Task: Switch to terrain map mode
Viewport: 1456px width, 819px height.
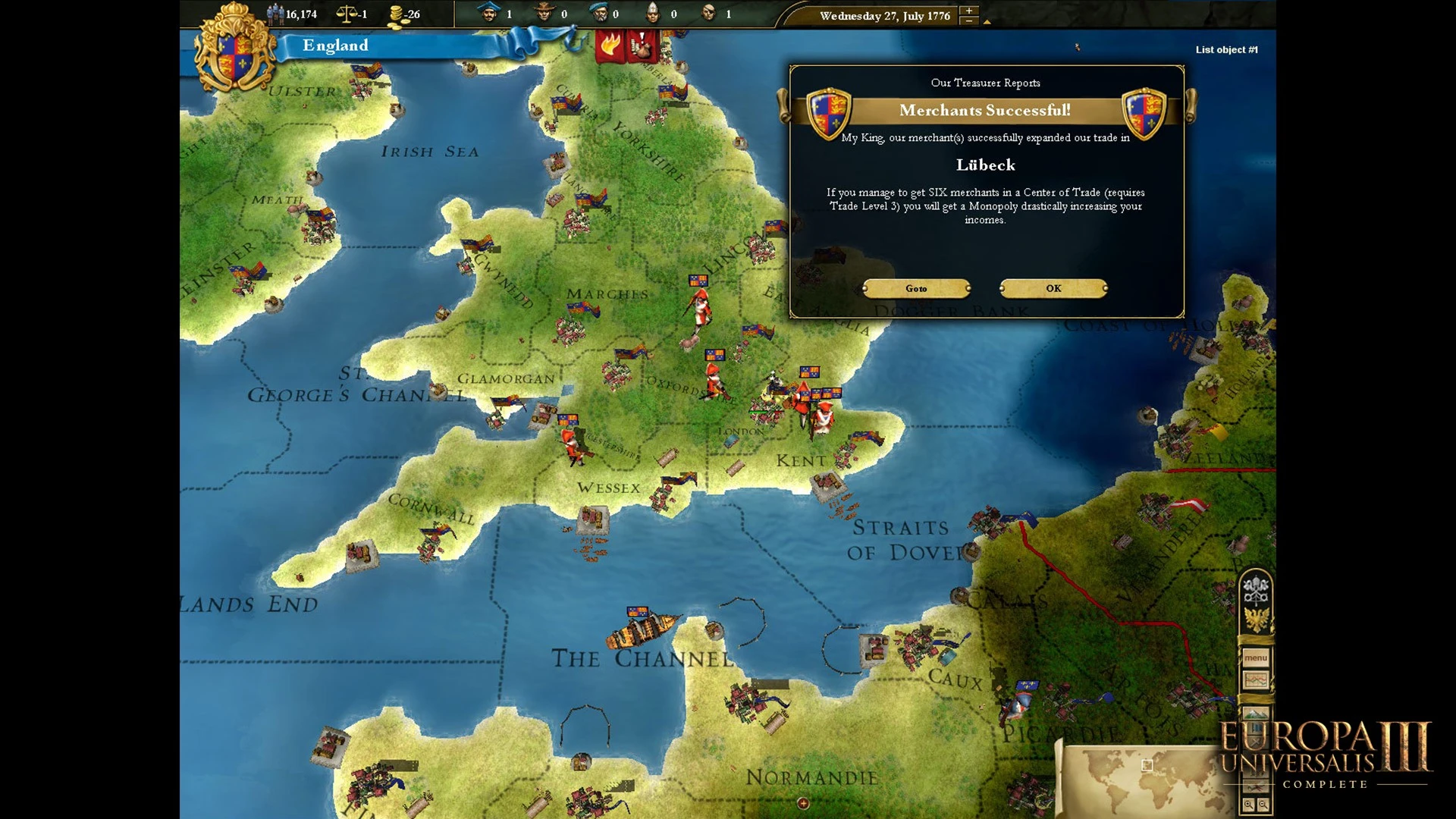Action: pyautogui.click(x=1255, y=714)
